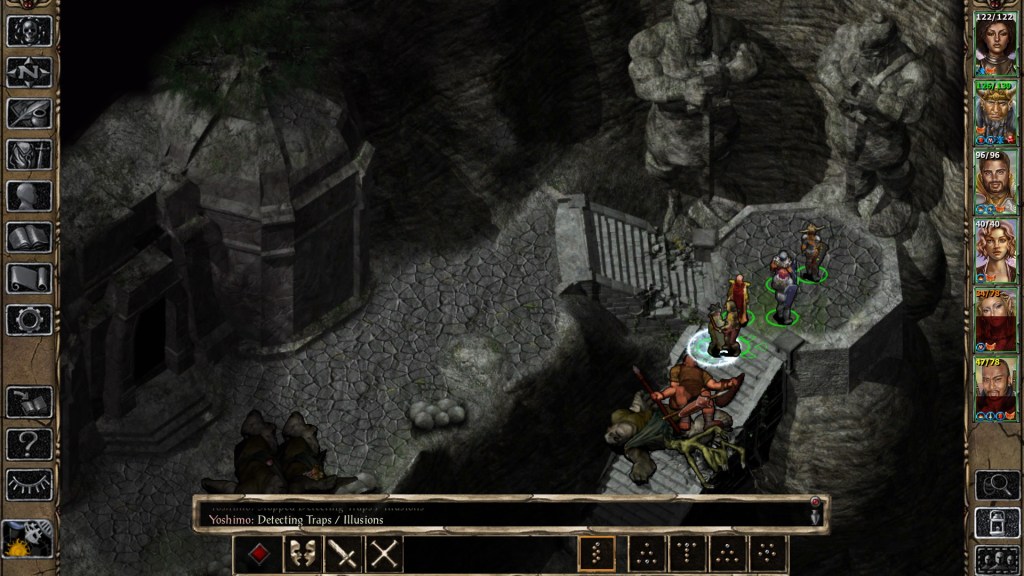Choose the T-shaped formation
This screenshot has height=576, width=1024.
[687, 553]
